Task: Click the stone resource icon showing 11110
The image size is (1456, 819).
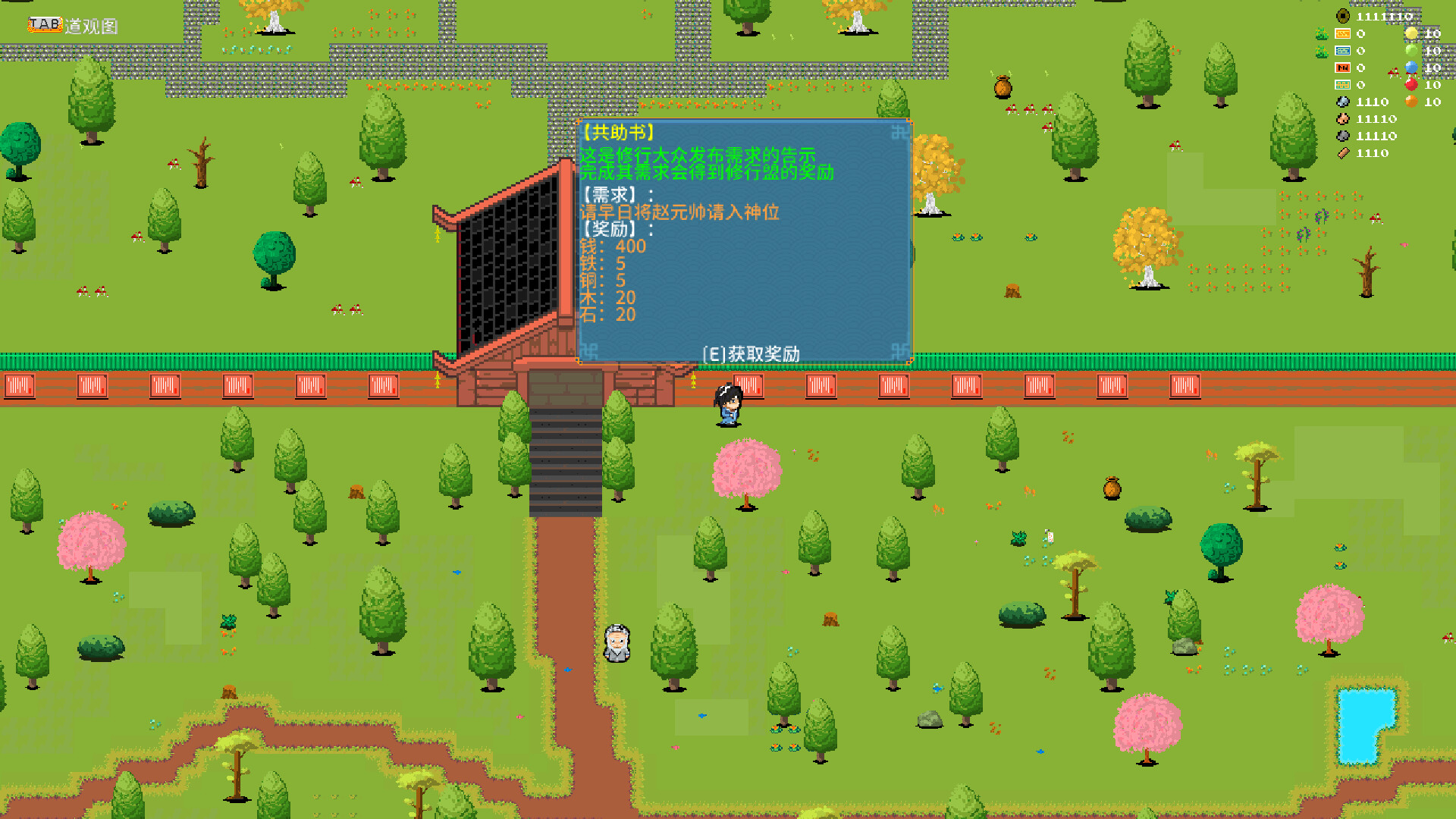Action: (x=1342, y=136)
